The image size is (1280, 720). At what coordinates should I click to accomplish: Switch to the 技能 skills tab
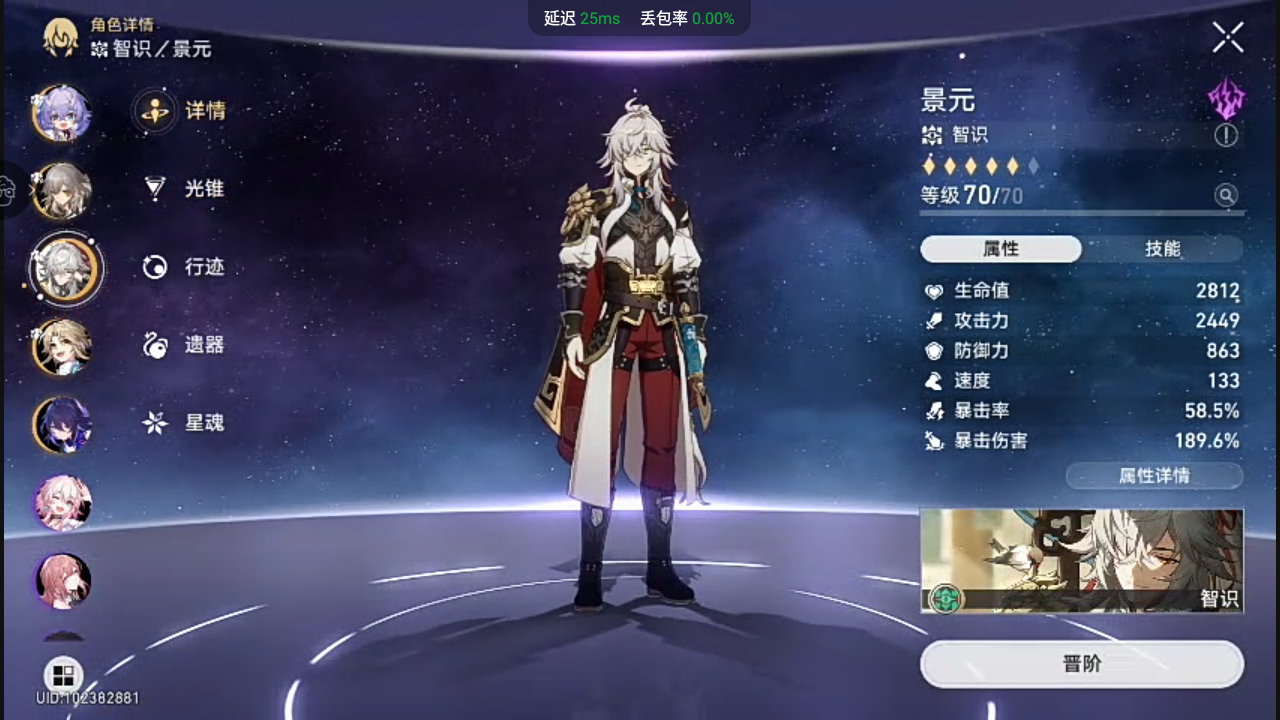[1162, 249]
